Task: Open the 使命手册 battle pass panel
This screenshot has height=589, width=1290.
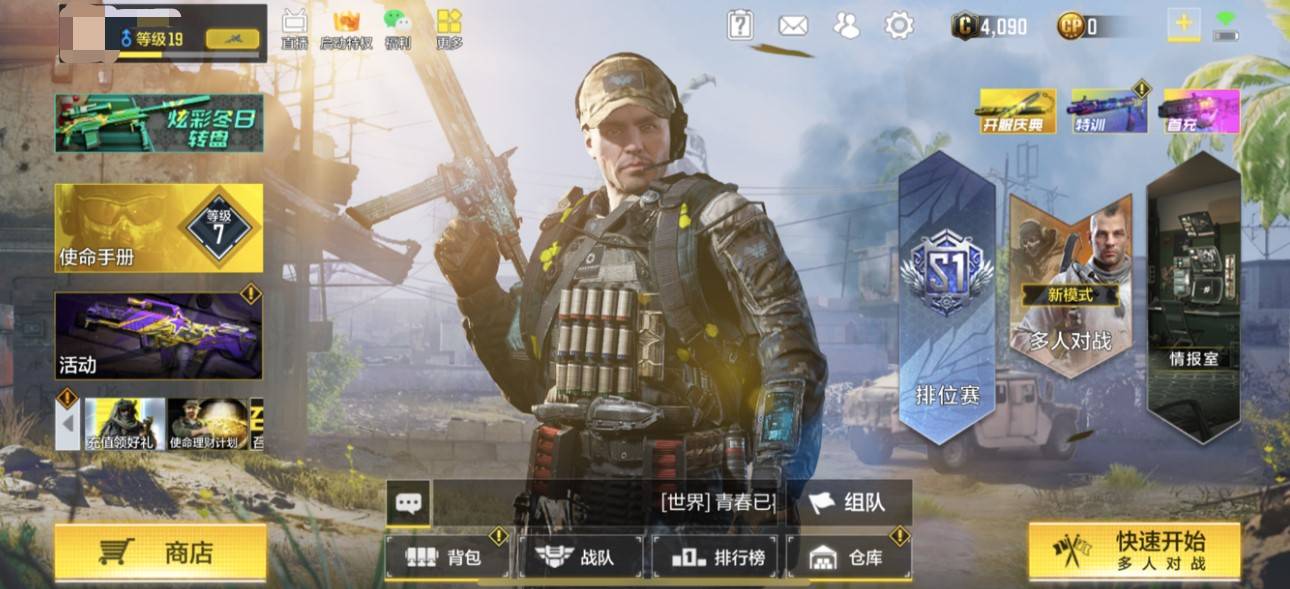Action: click(x=159, y=228)
